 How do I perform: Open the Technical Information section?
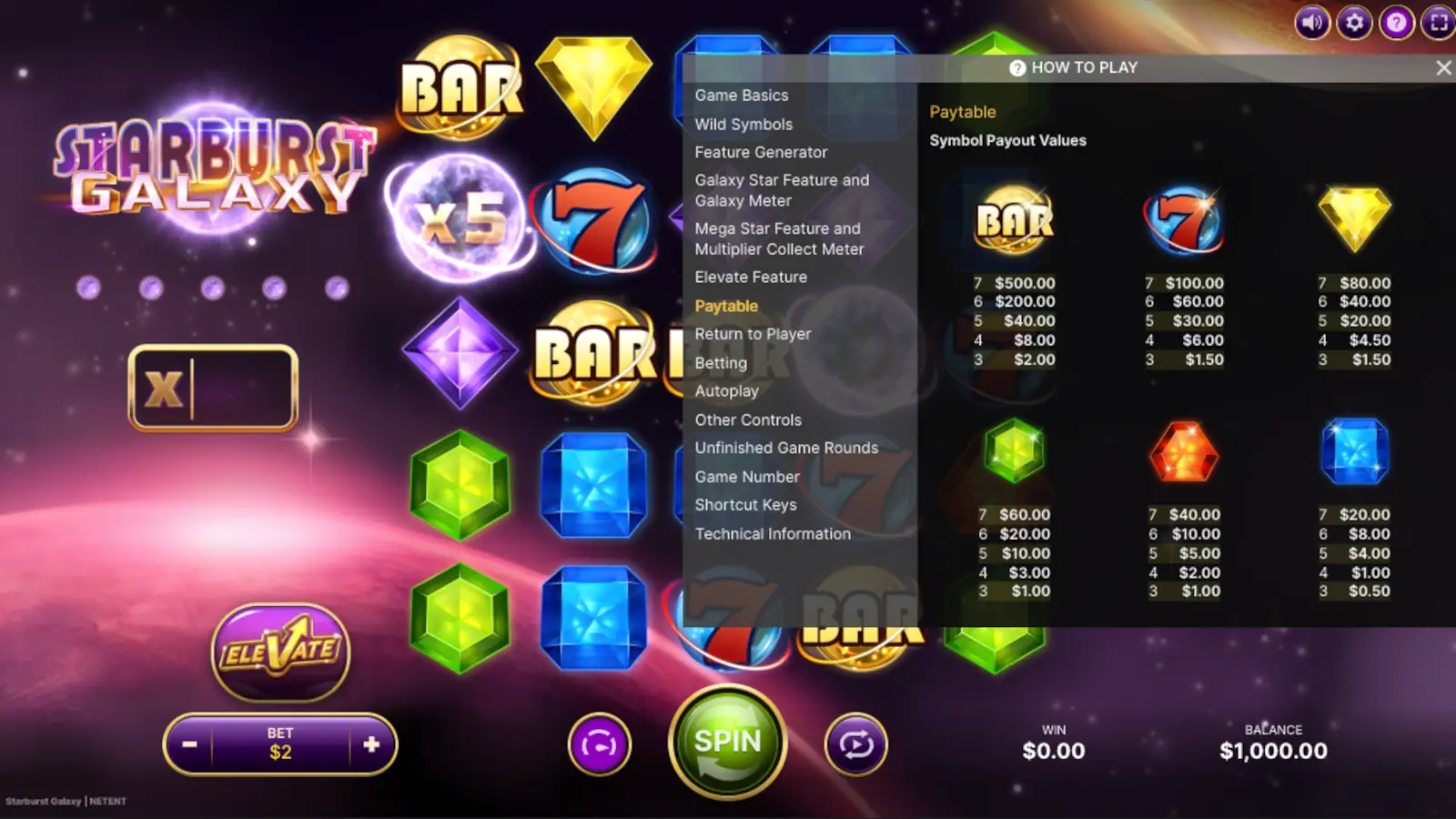[x=773, y=533]
